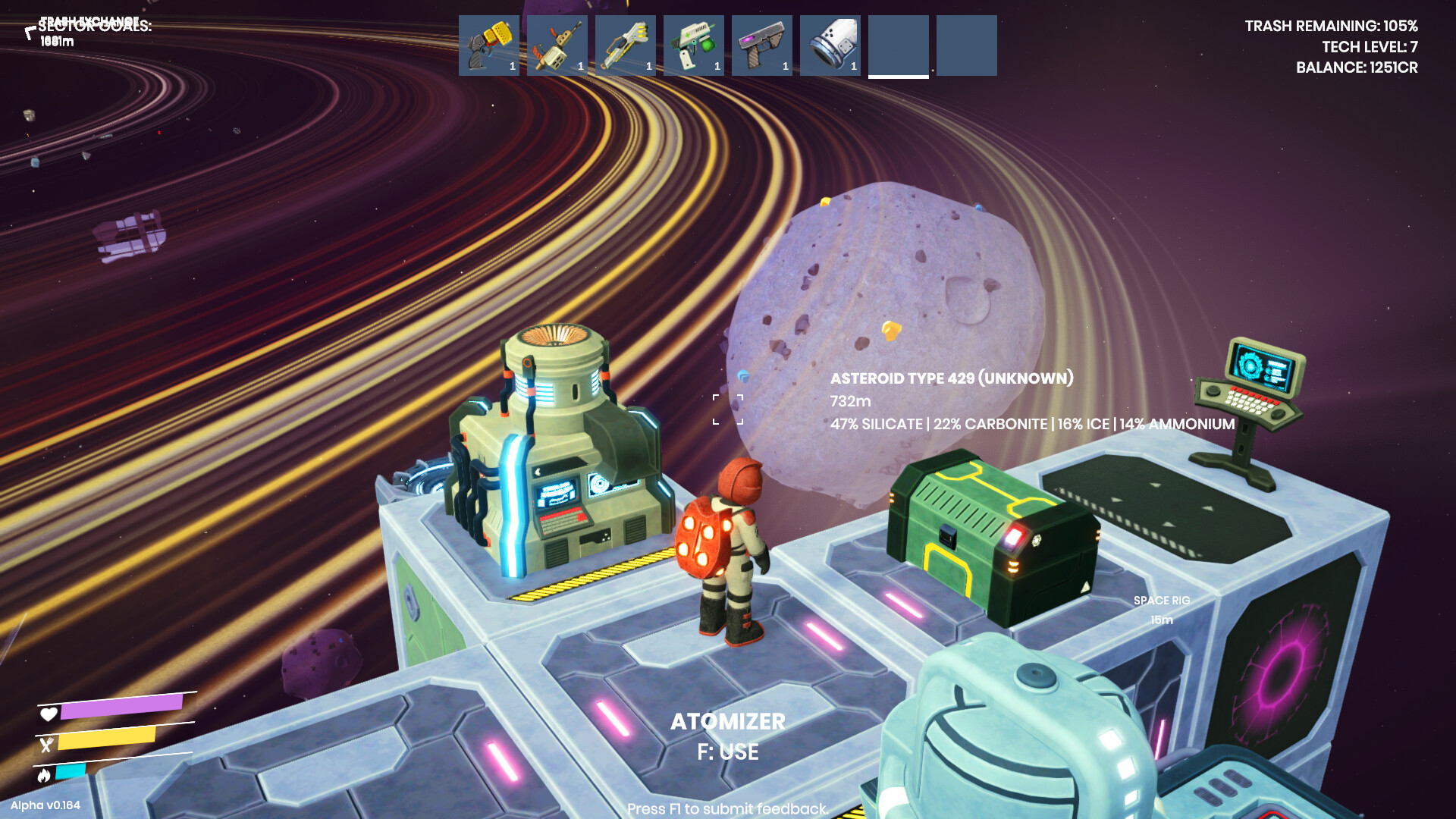The height and width of the screenshot is (819, 1456).
Task: Select the yellow rifle in hotbar slot 3
Action: [625, 45]
